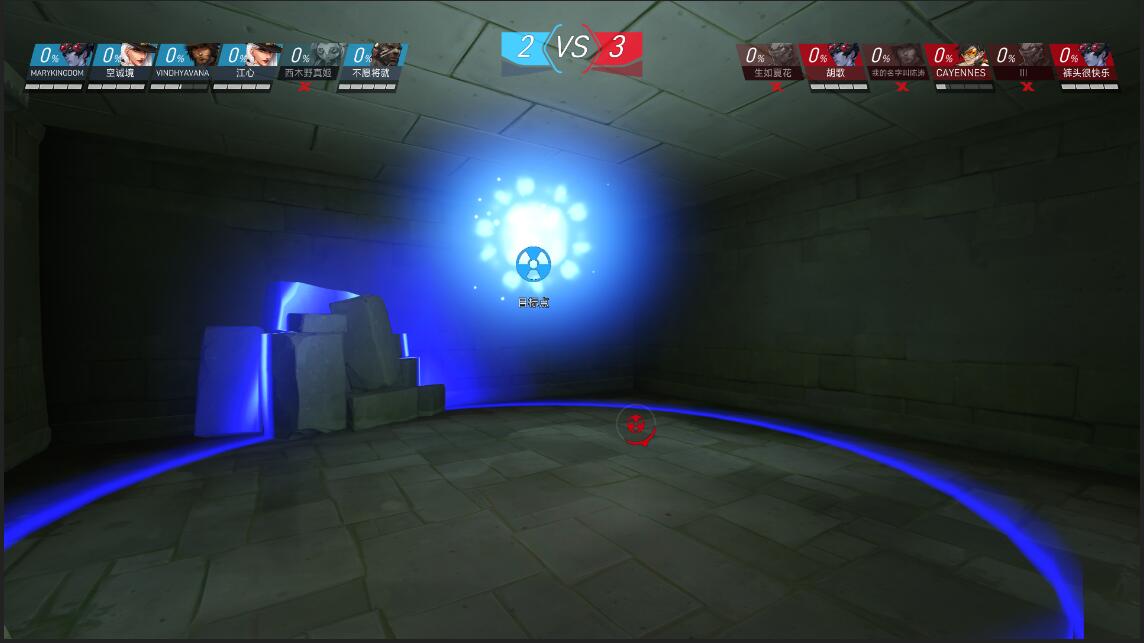Select eliminated red player III
Screen dimensions: 1144x643
tap(1023, 62)
